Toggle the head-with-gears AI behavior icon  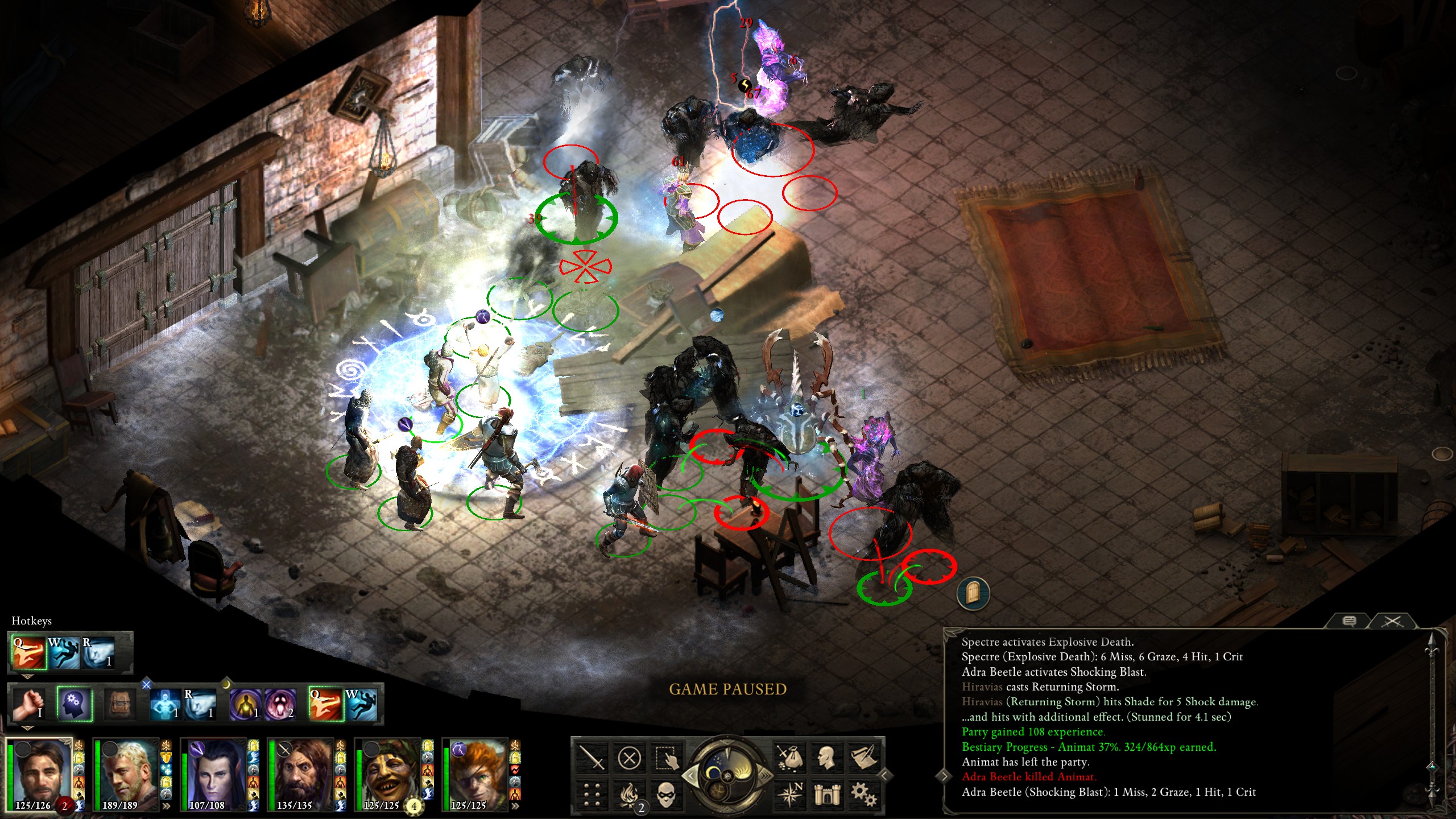pos(74,704)
